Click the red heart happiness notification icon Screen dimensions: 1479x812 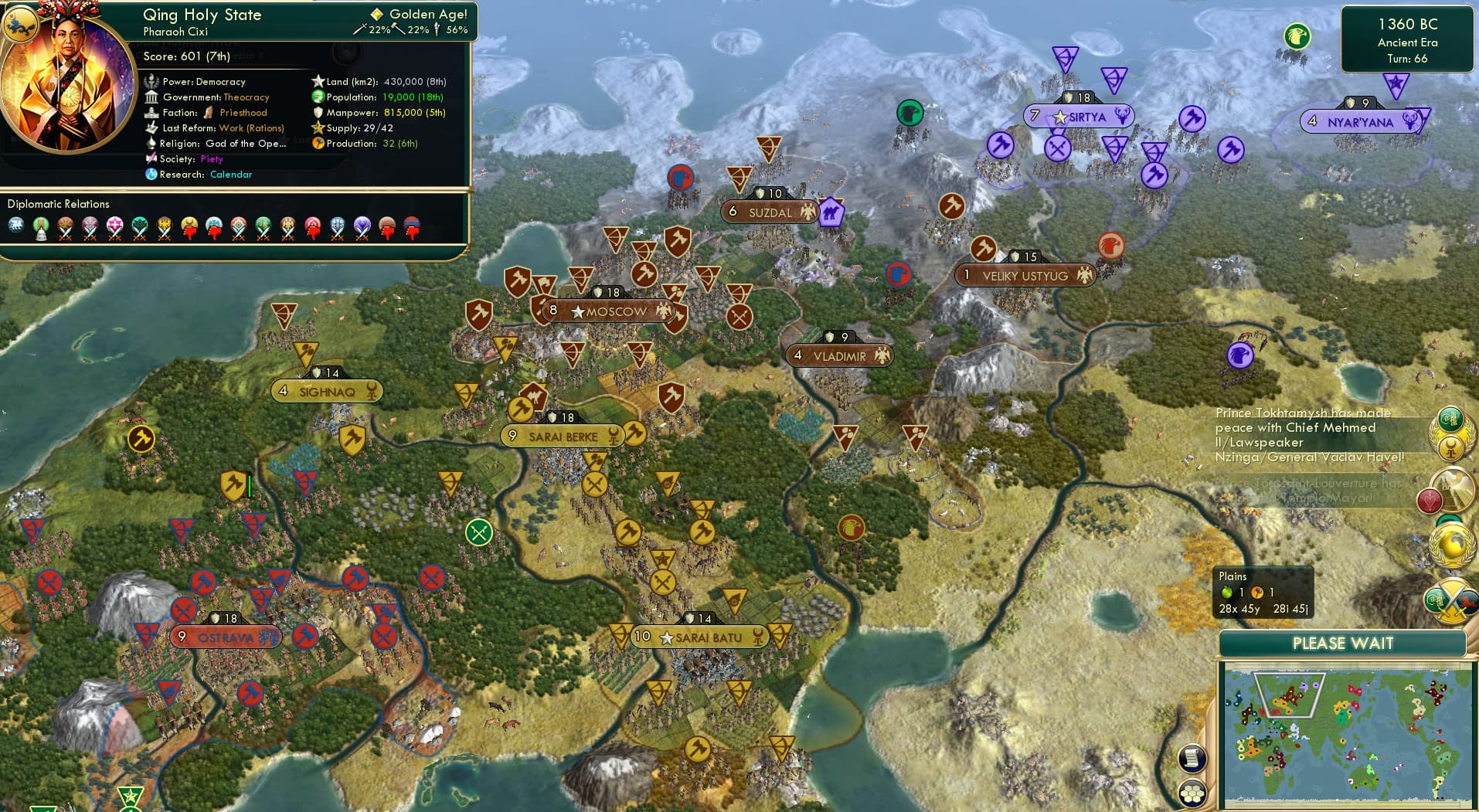coord(1430,498)
